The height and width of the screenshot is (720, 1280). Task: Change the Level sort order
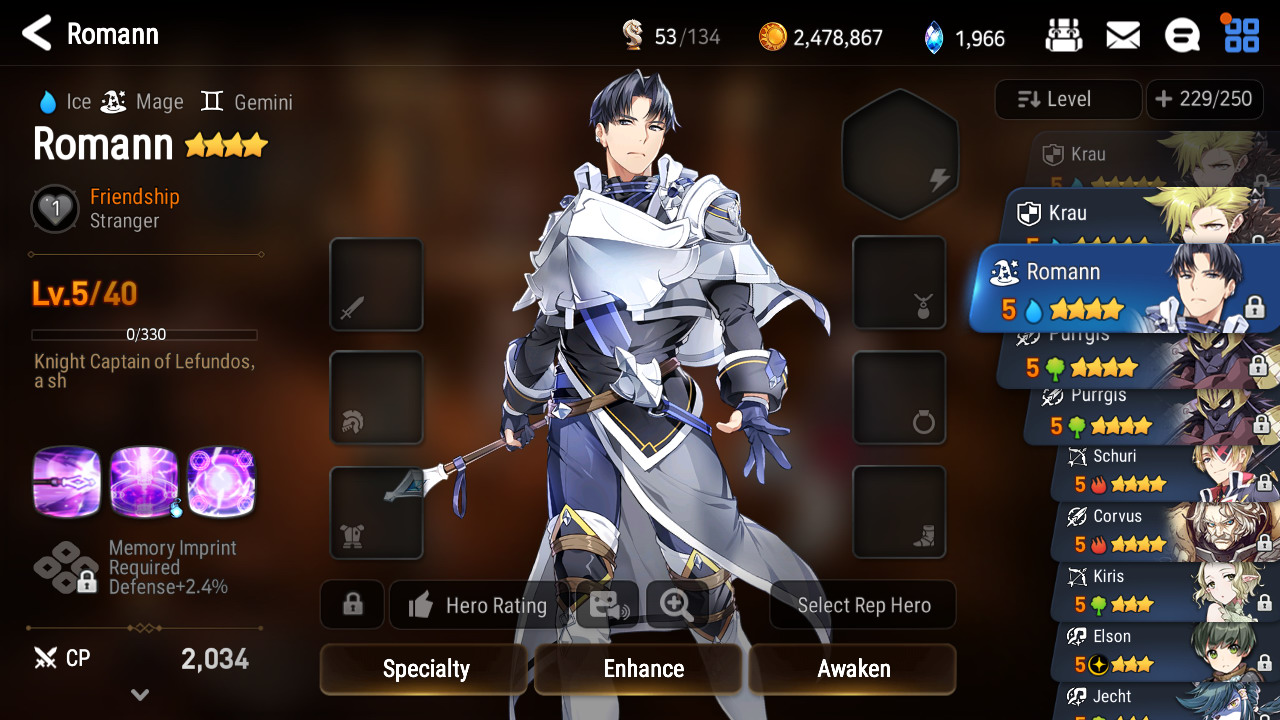pyautogui.click(x=1067, y=99)
